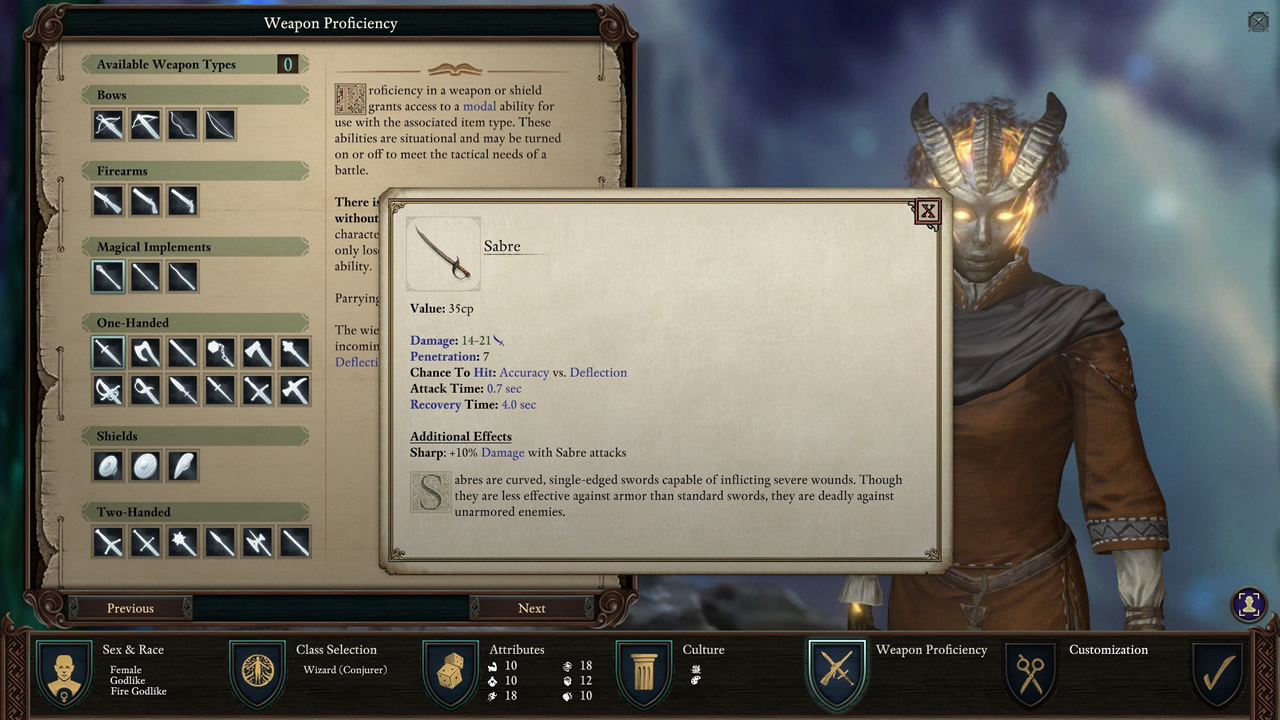Viewport: 1280px width, 720px height.
Task: Advance with the Next button
Action: coord(531,608)
